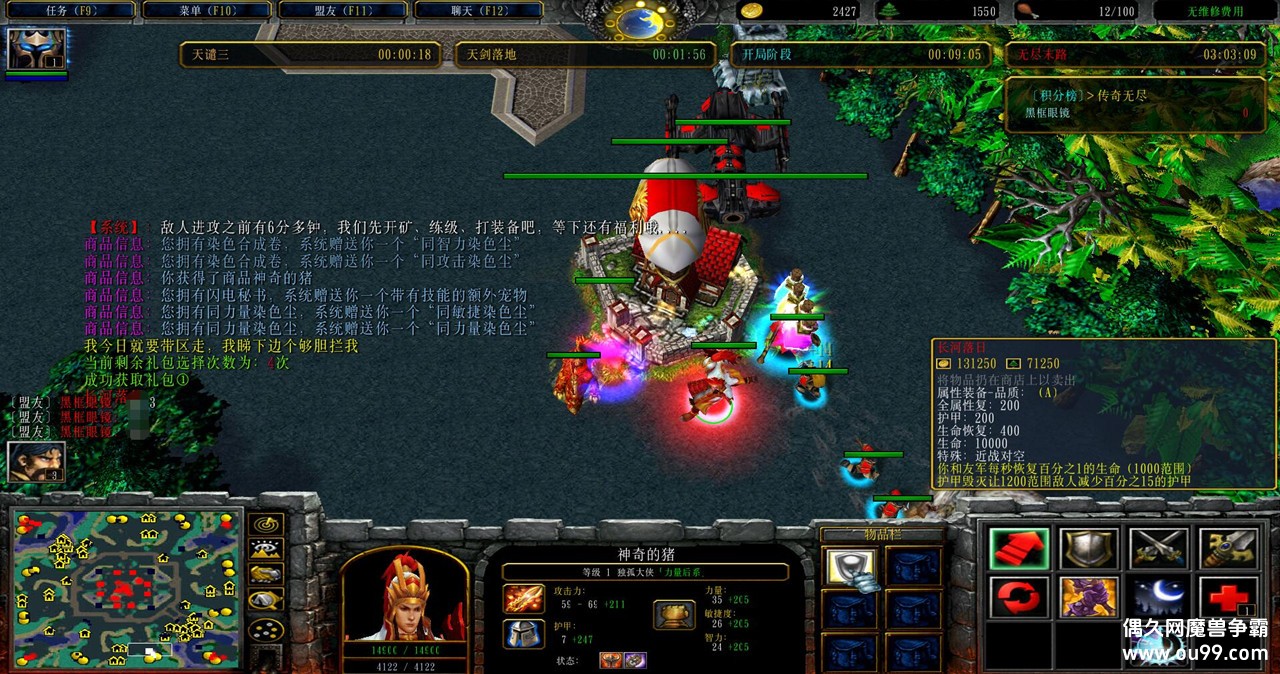Choose the shield Hold Position command
The height and width of the screenshot is (674, 1280).
click(x=1089, y=549)
